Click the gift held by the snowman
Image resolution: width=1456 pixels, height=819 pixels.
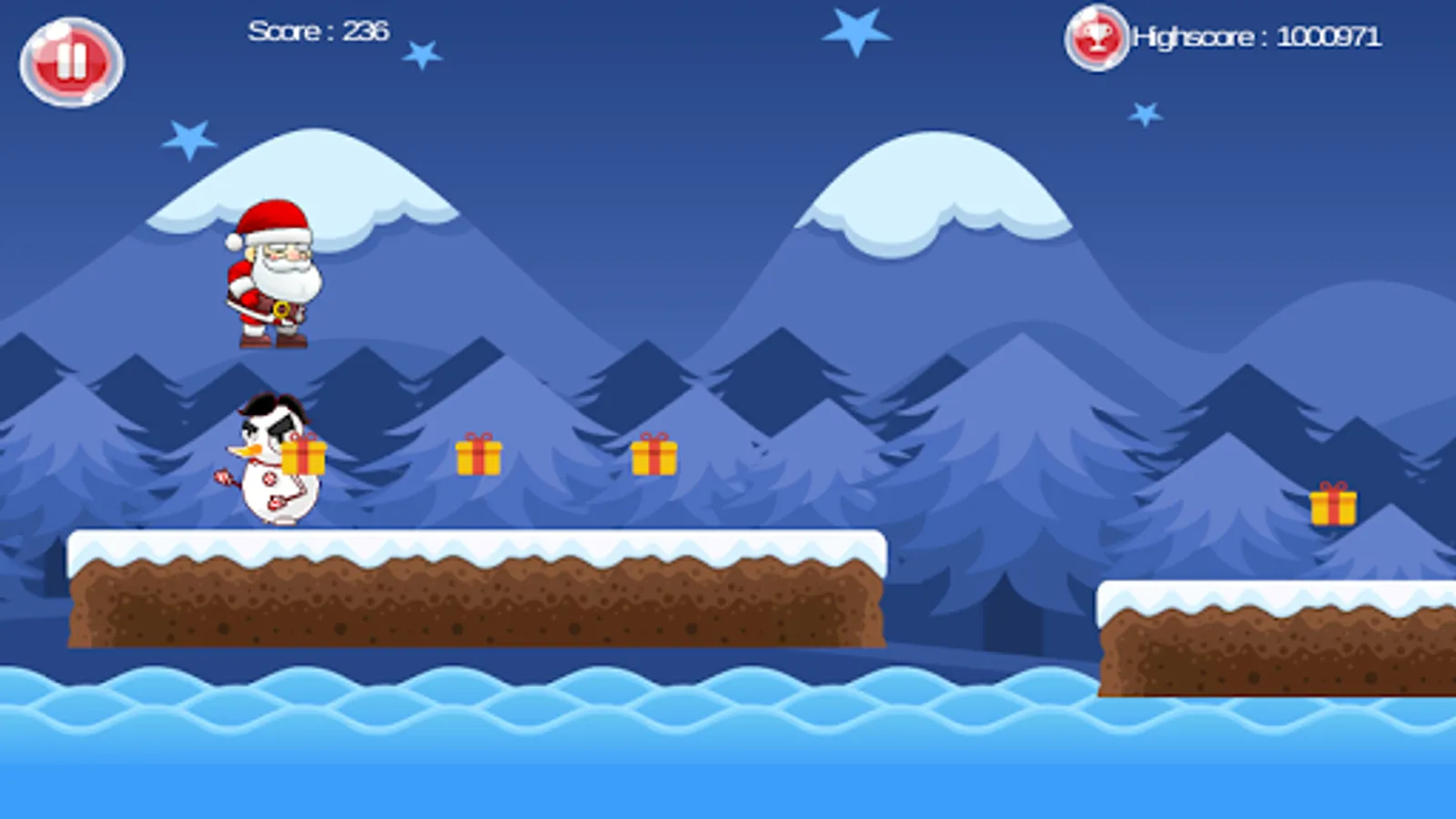point(306,457)
